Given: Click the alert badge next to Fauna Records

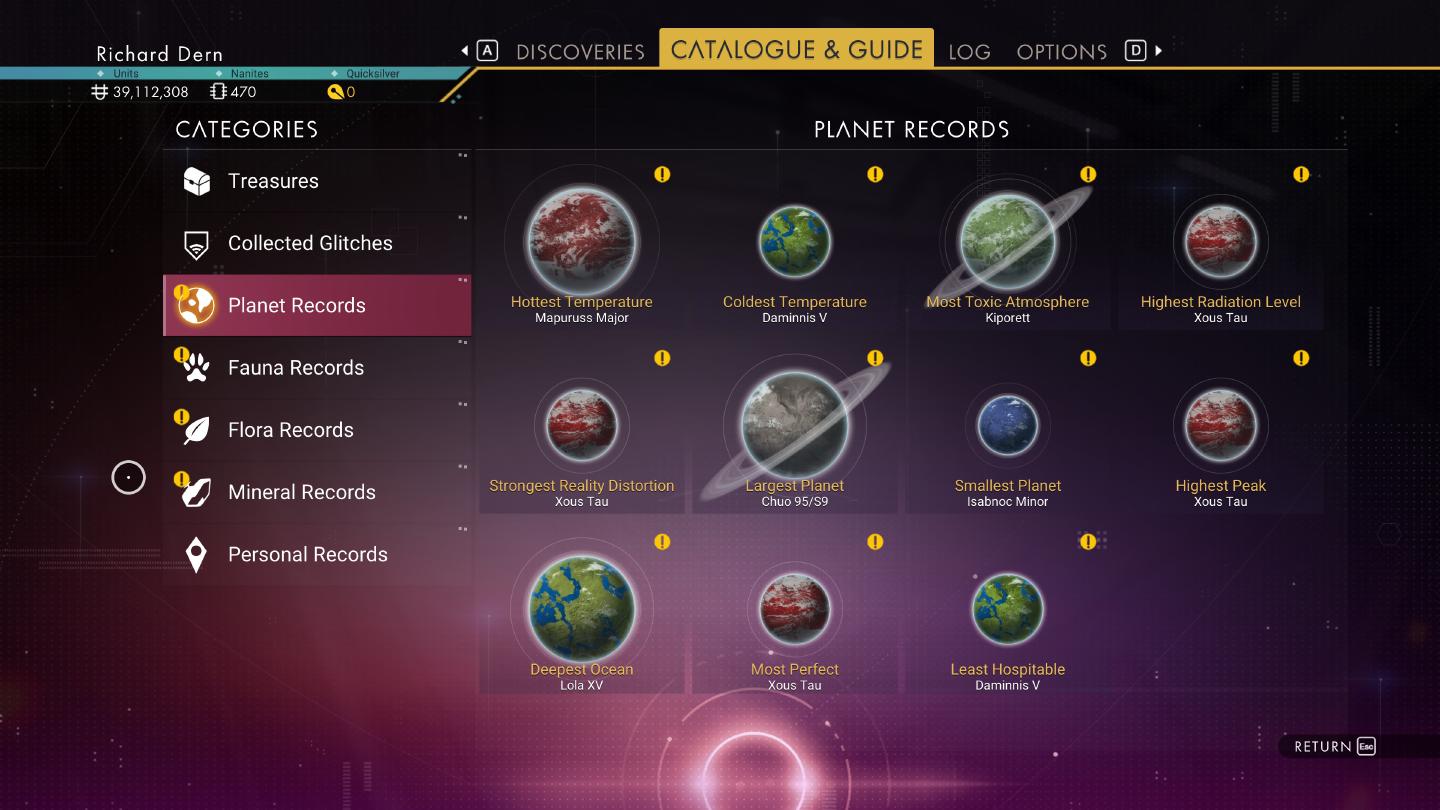Looking at the screenshot, I should pyautogui.click(x=180, y=352).
